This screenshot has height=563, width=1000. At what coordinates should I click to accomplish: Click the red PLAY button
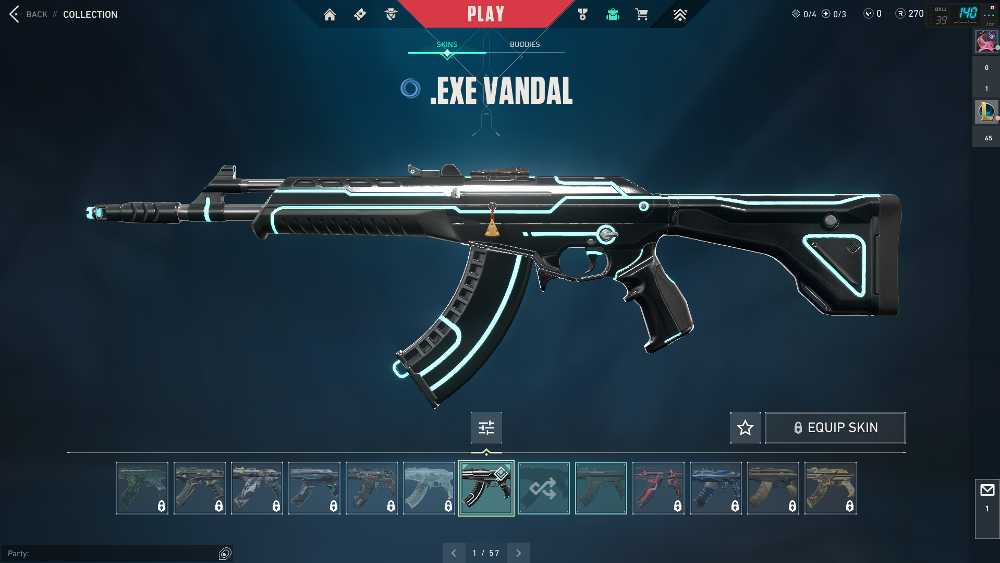pos(486,14)
